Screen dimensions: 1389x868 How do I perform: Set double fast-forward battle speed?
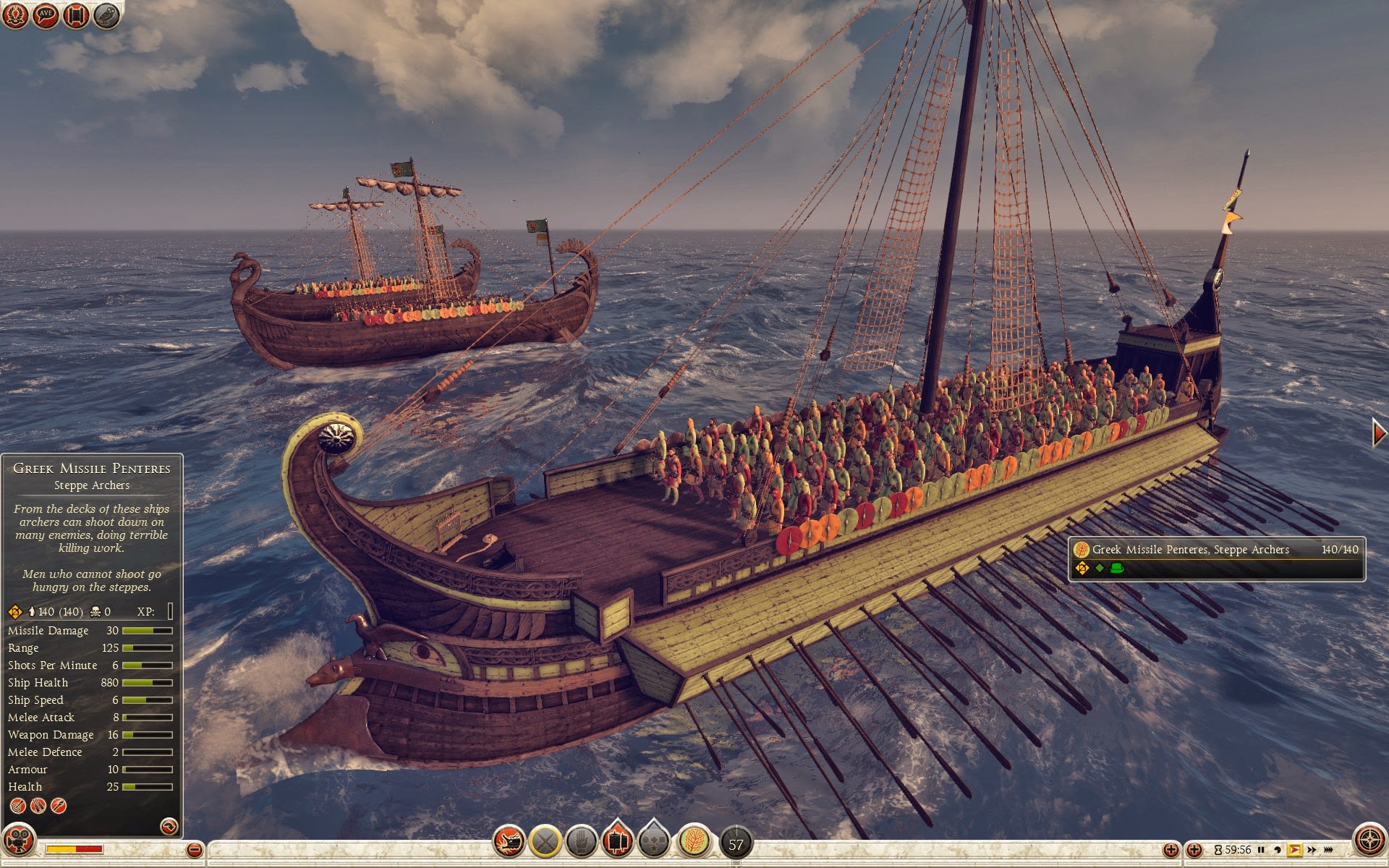click(1312, 850)
